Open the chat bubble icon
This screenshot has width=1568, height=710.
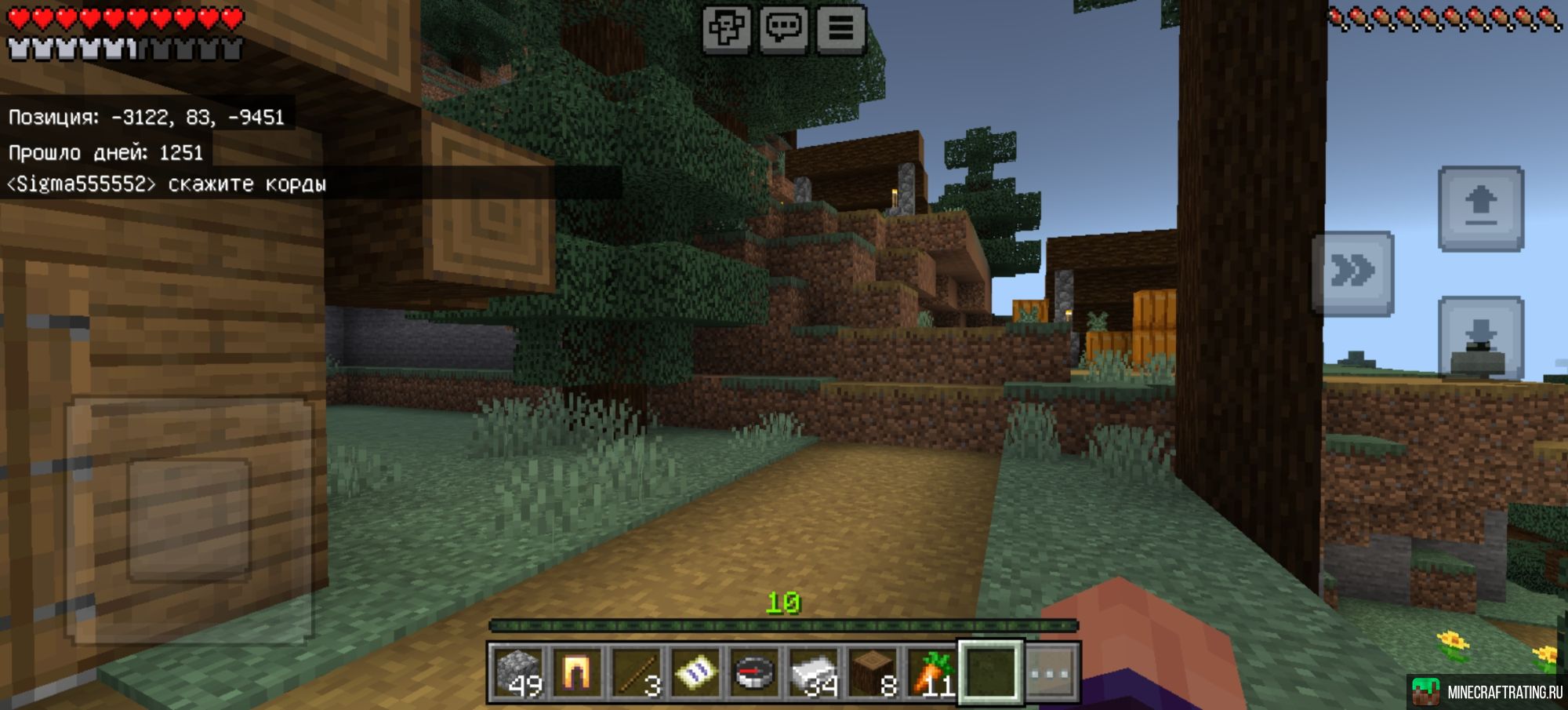[786, 27]
